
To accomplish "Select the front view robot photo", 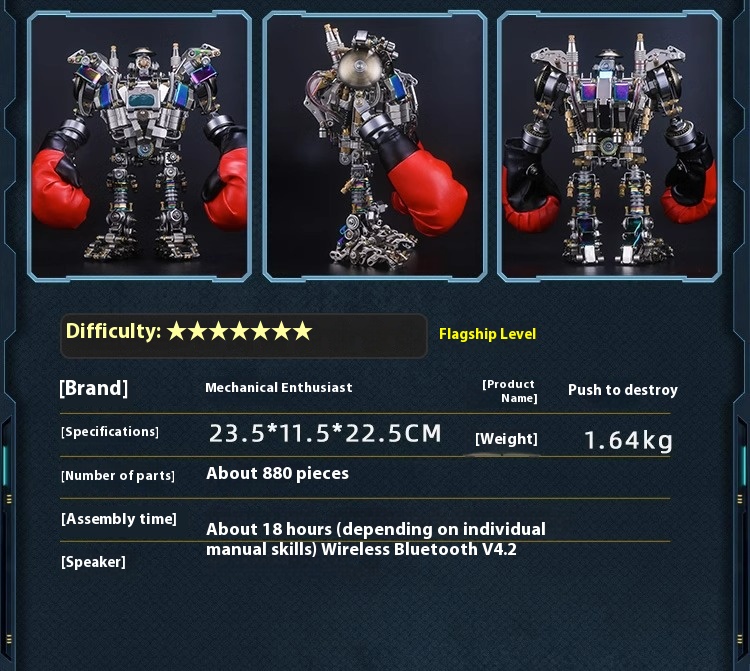I will coord(139,146).
